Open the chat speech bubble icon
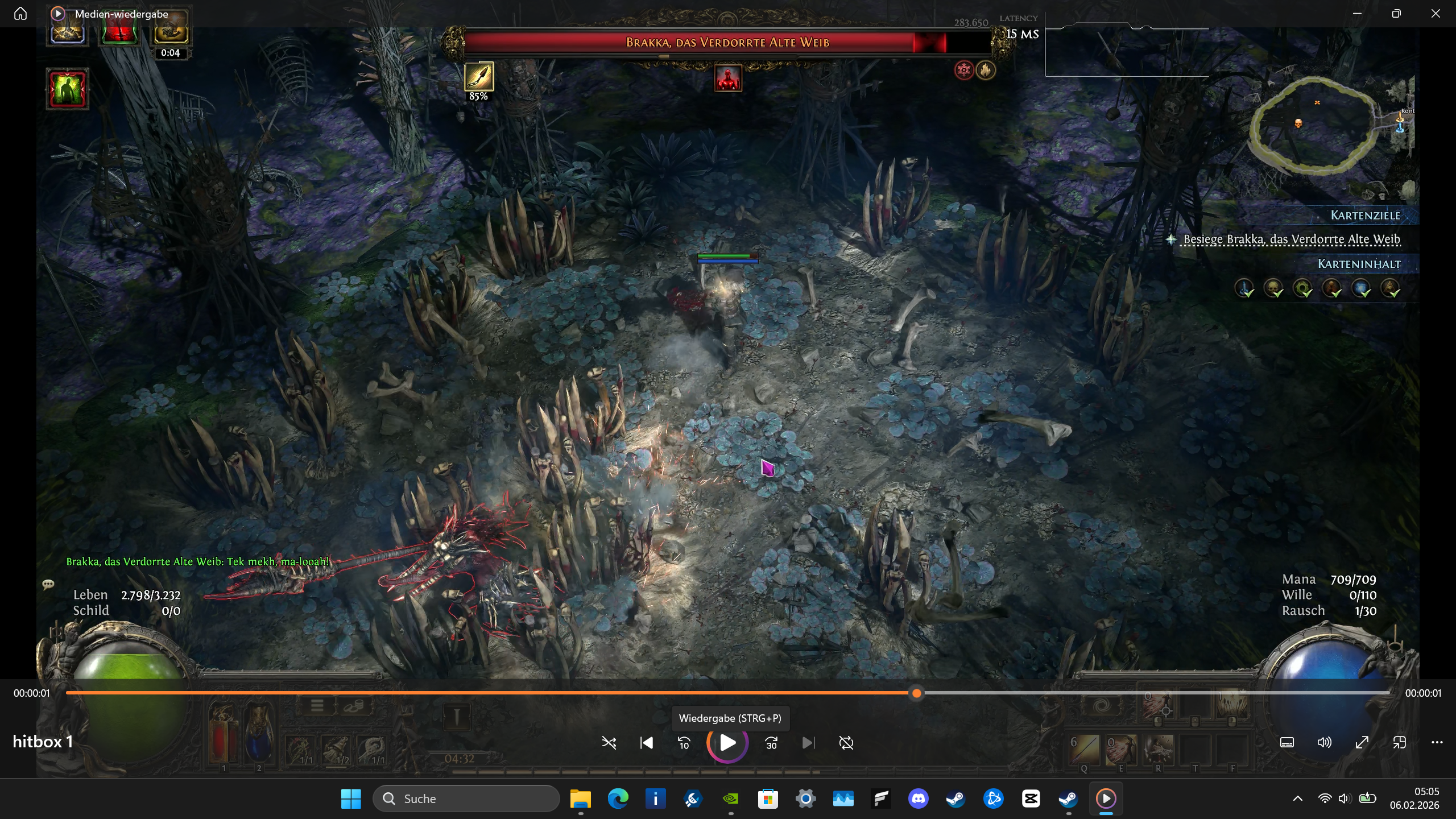The width and height of the screenshot is (1456, 819). (x=48, y=584)
